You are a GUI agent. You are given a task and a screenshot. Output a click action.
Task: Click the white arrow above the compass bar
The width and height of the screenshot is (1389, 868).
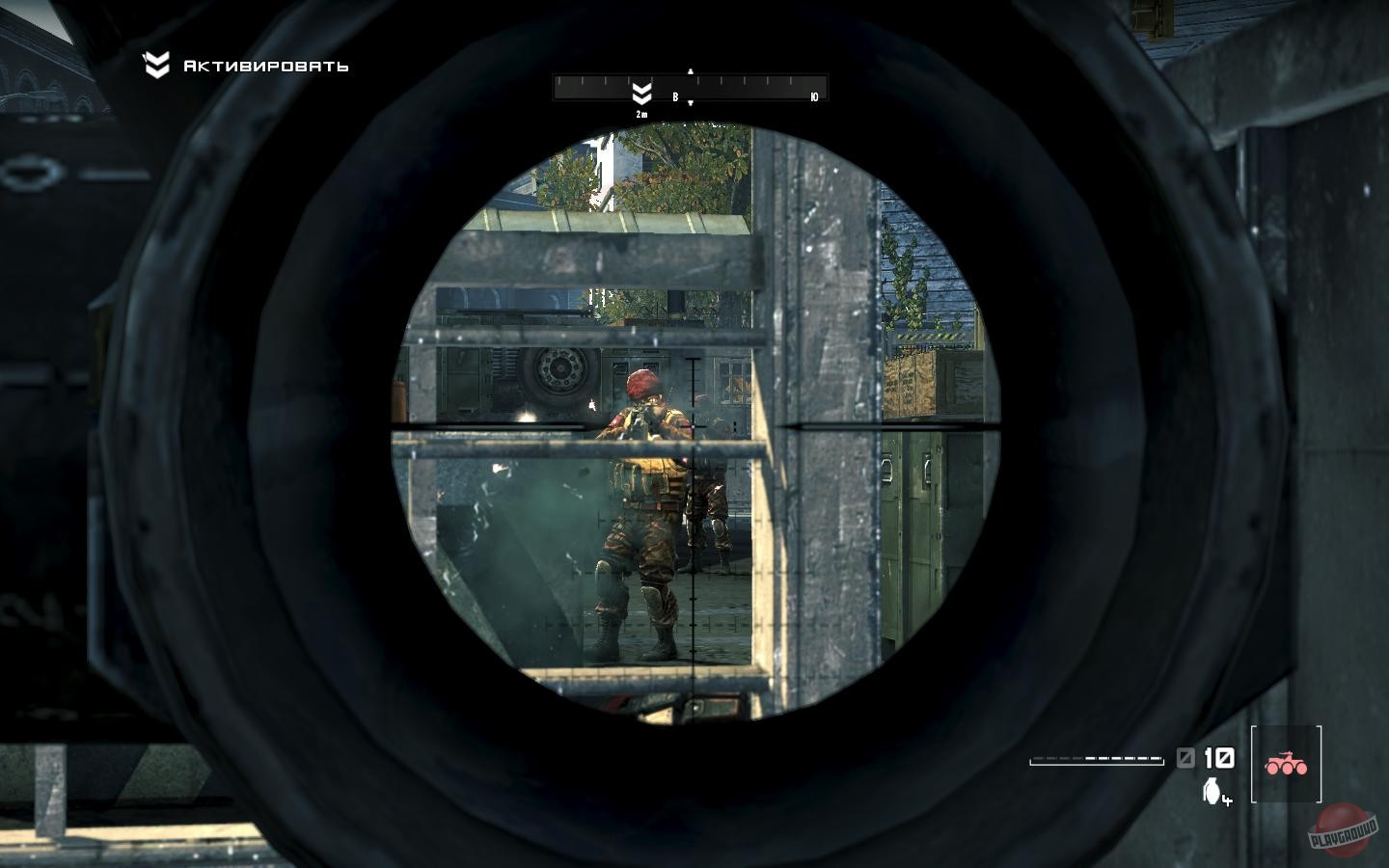click(x=689, y=70)
